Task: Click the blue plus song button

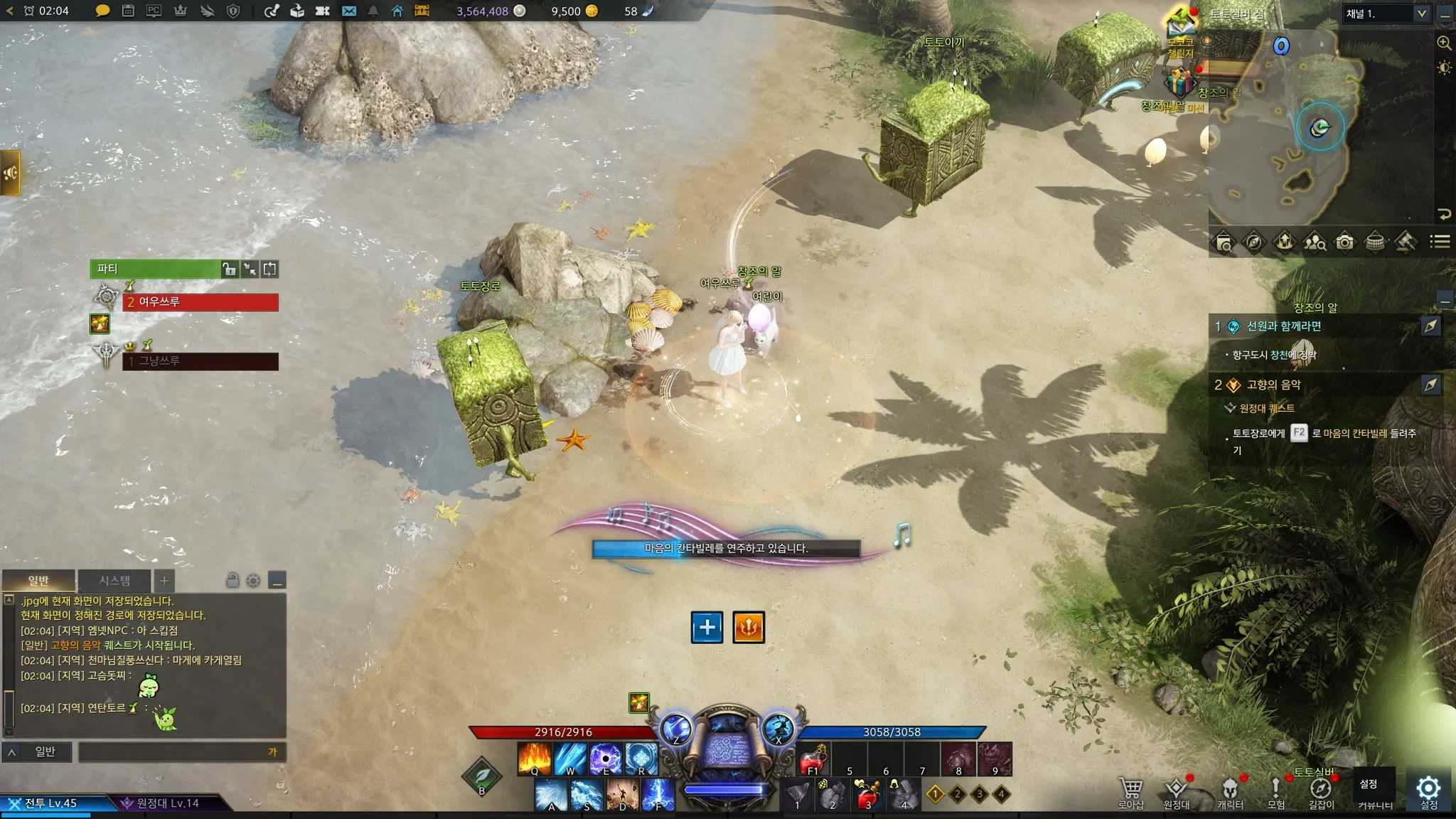Action: click(707, 627)
